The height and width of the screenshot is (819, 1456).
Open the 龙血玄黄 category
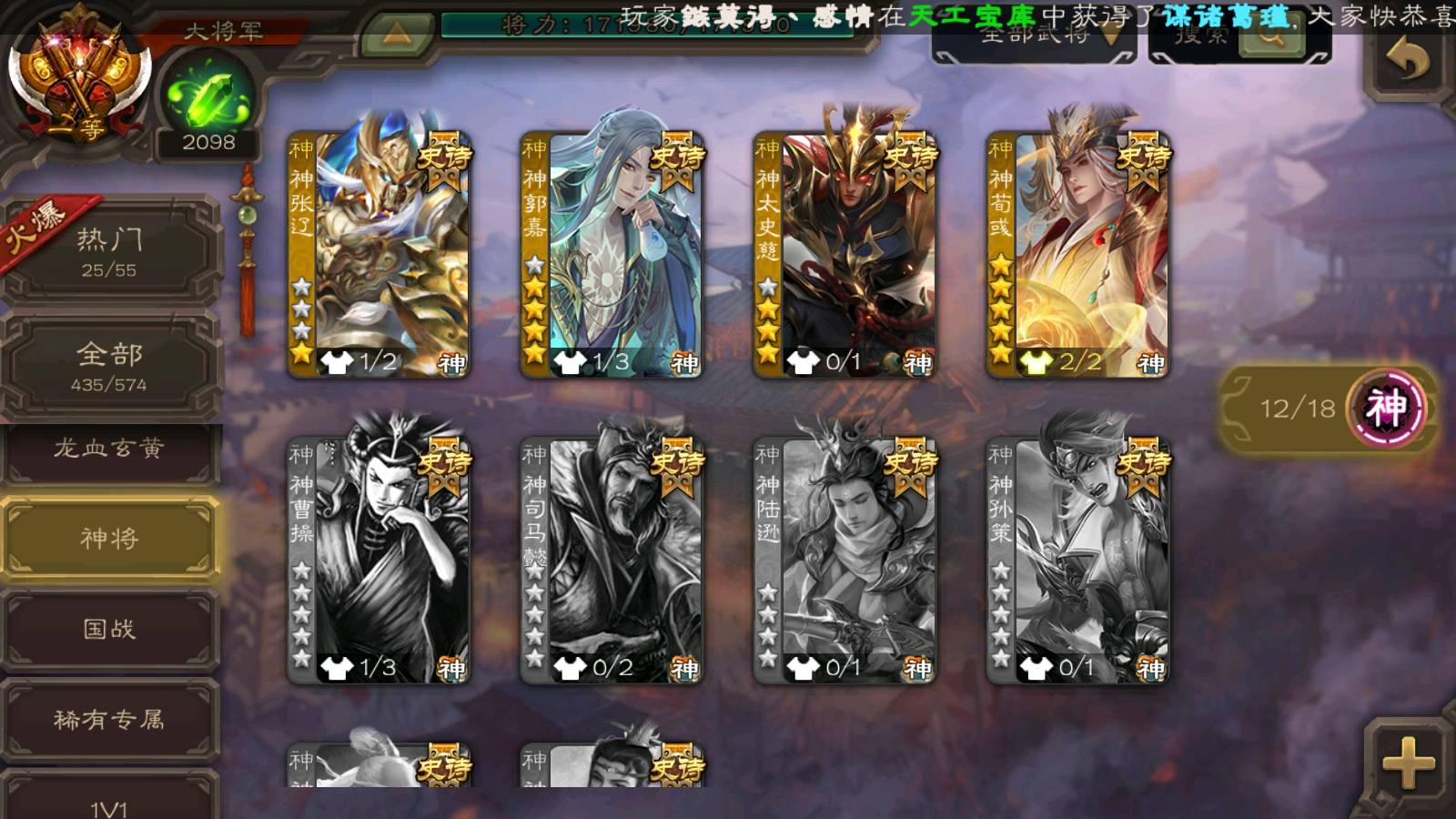tap(109, 449)
